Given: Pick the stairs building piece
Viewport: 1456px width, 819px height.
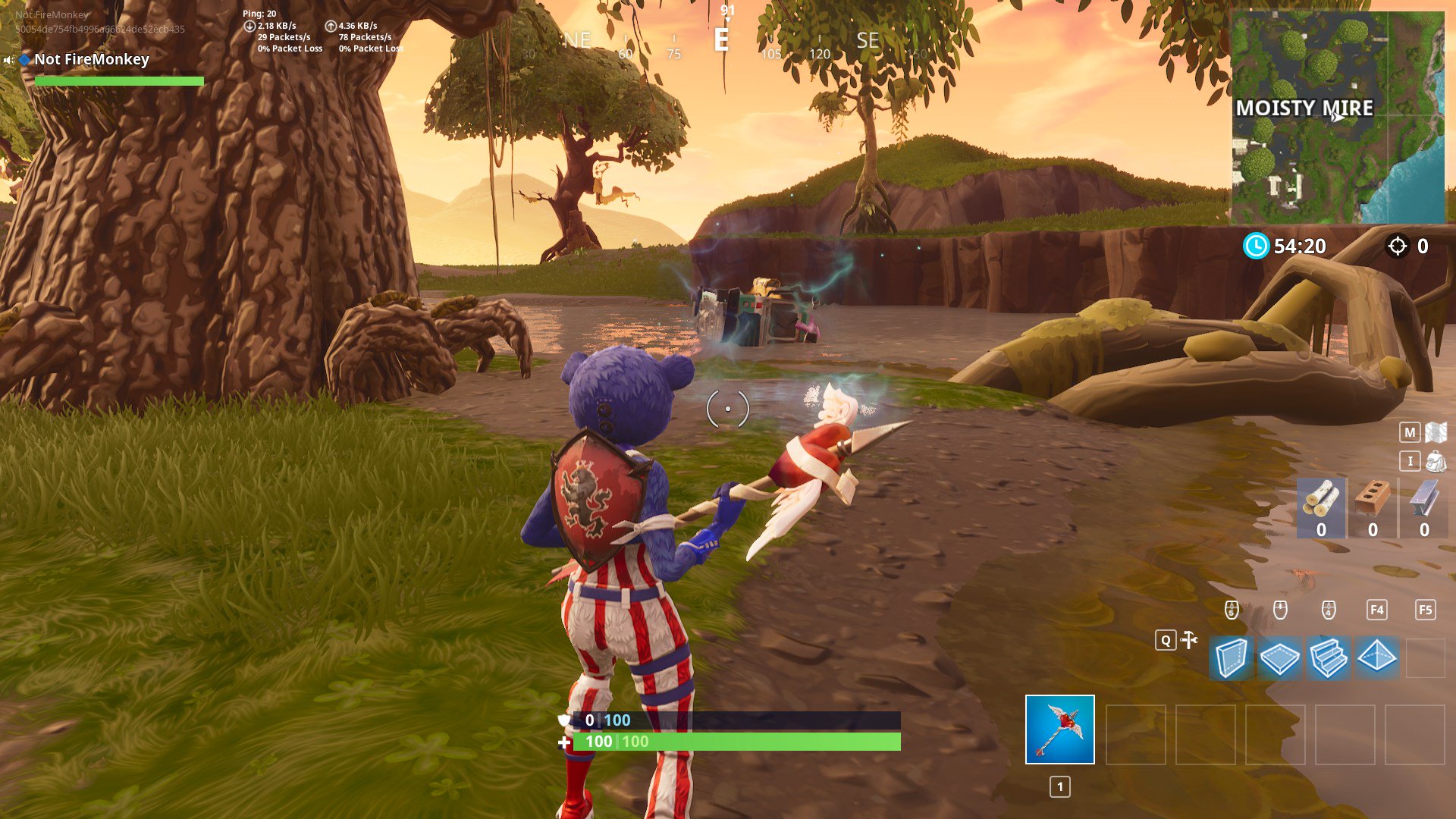Looking at the screenshot, I should pos(1328,657).
